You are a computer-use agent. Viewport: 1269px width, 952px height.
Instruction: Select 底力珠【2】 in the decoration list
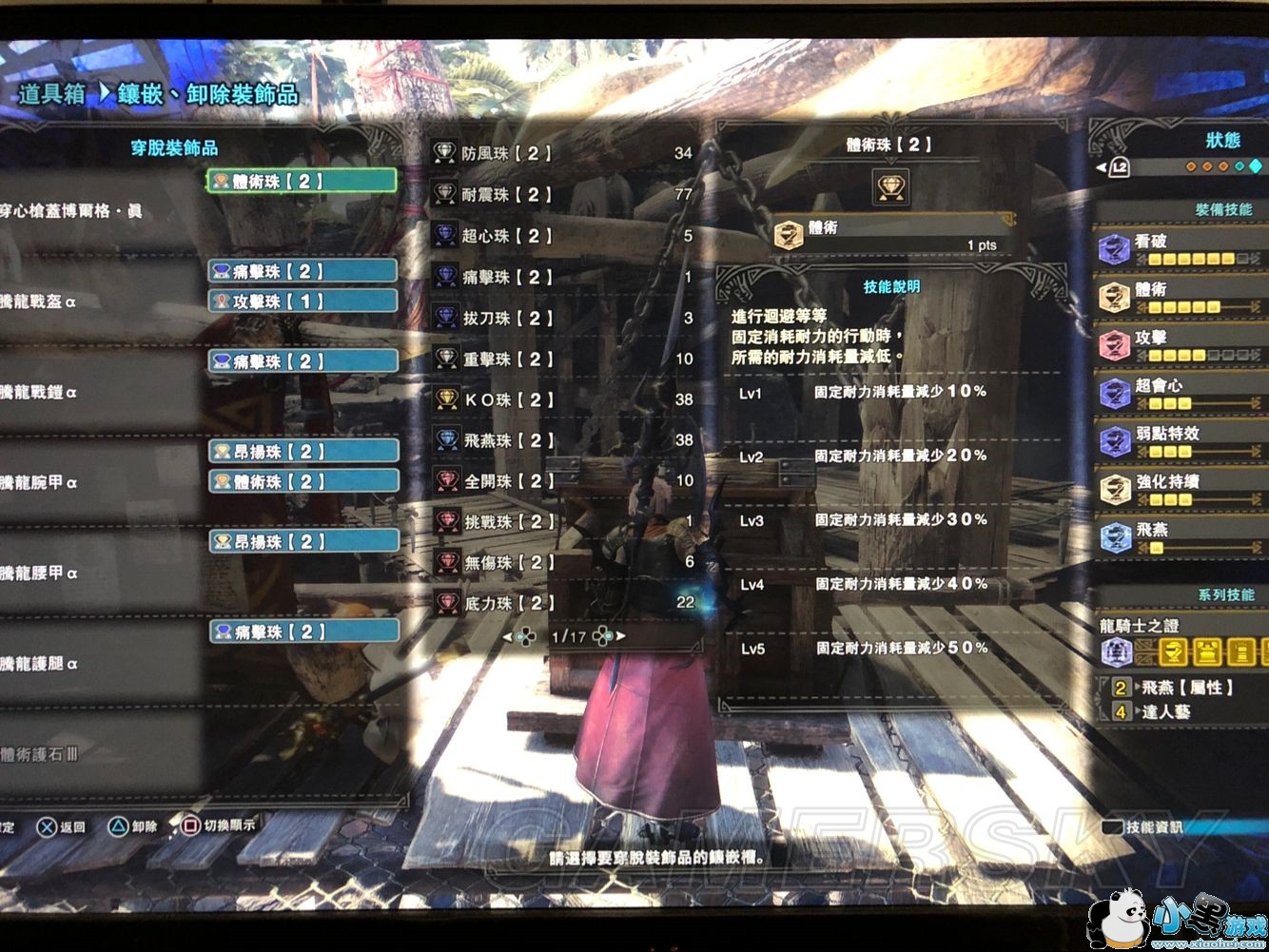click(x=506, y=603)
